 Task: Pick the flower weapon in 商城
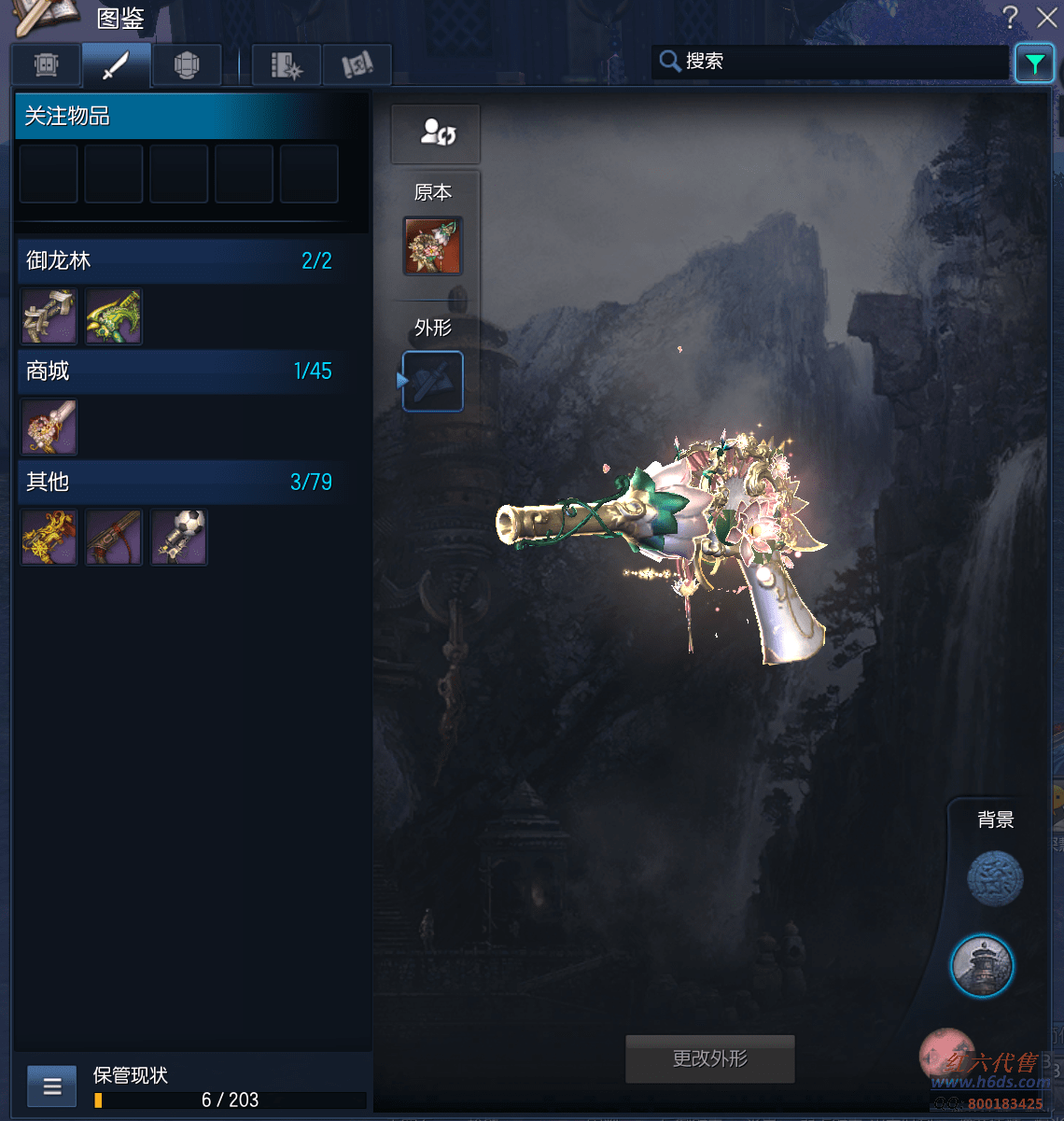coord(49,427)
